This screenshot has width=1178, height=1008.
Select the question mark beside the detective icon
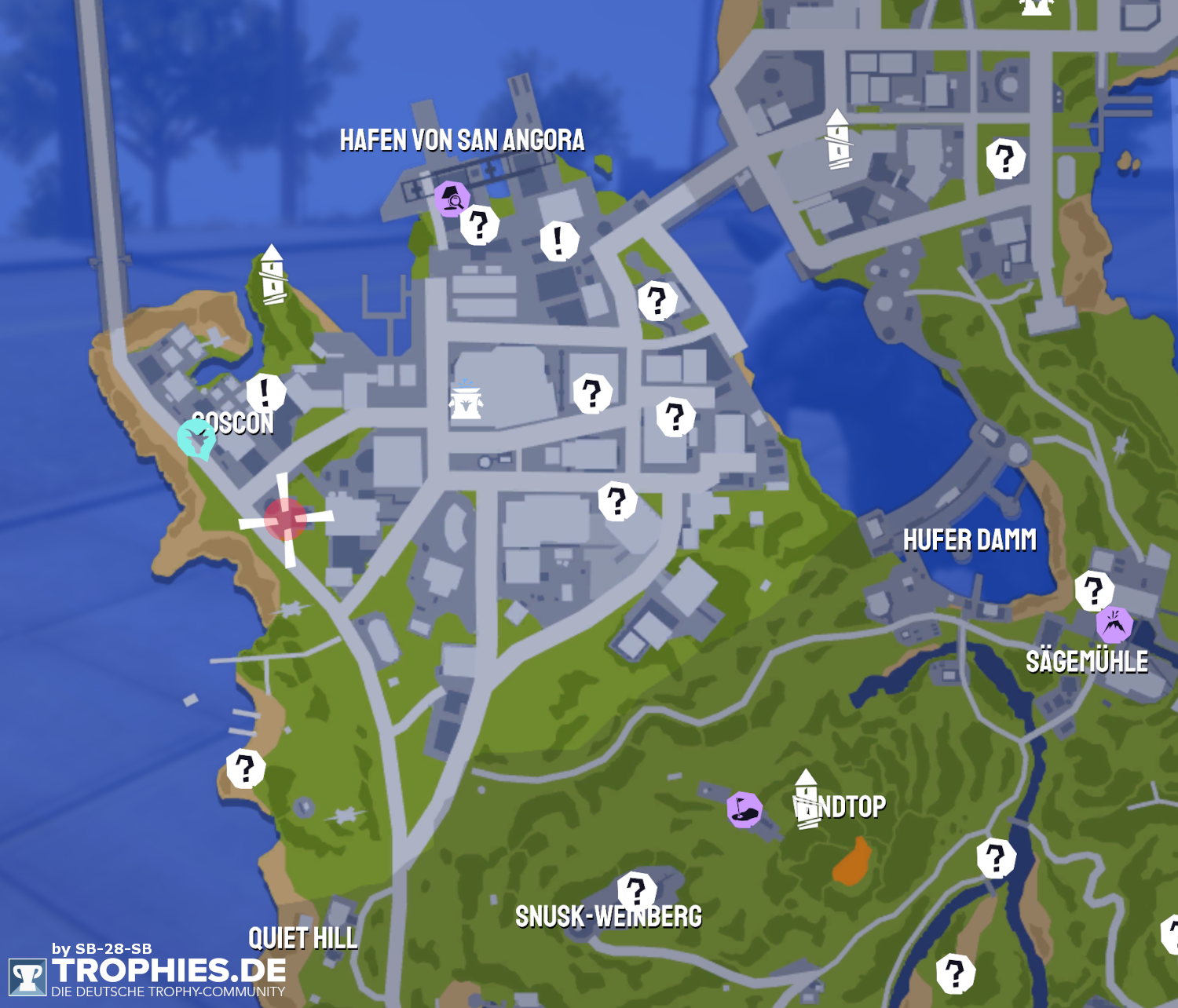[x=479, y=225]
